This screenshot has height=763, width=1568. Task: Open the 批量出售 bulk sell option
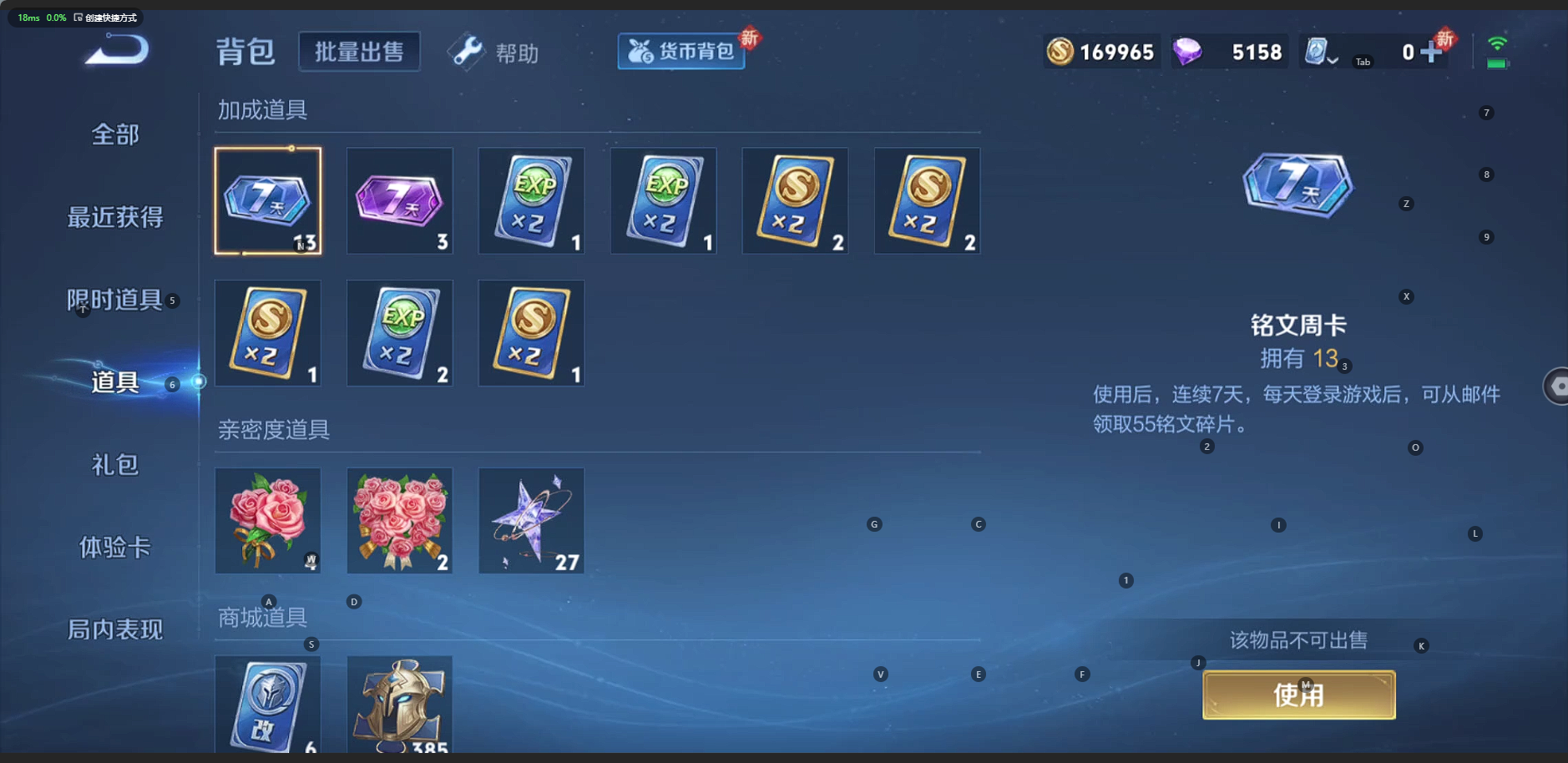point(359,52)
